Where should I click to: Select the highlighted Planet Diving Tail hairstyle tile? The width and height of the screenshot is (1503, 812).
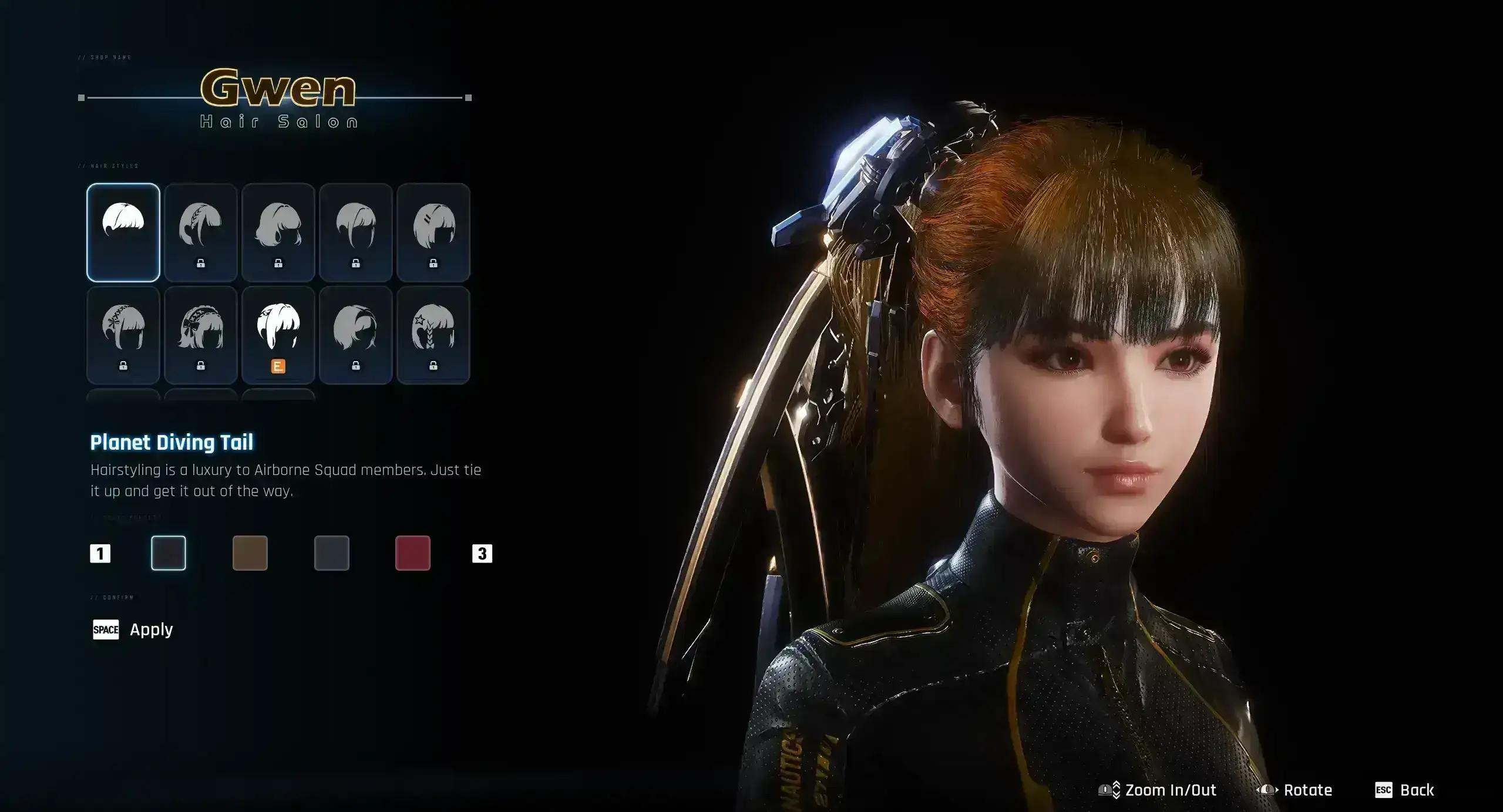(x=123, y=232)
